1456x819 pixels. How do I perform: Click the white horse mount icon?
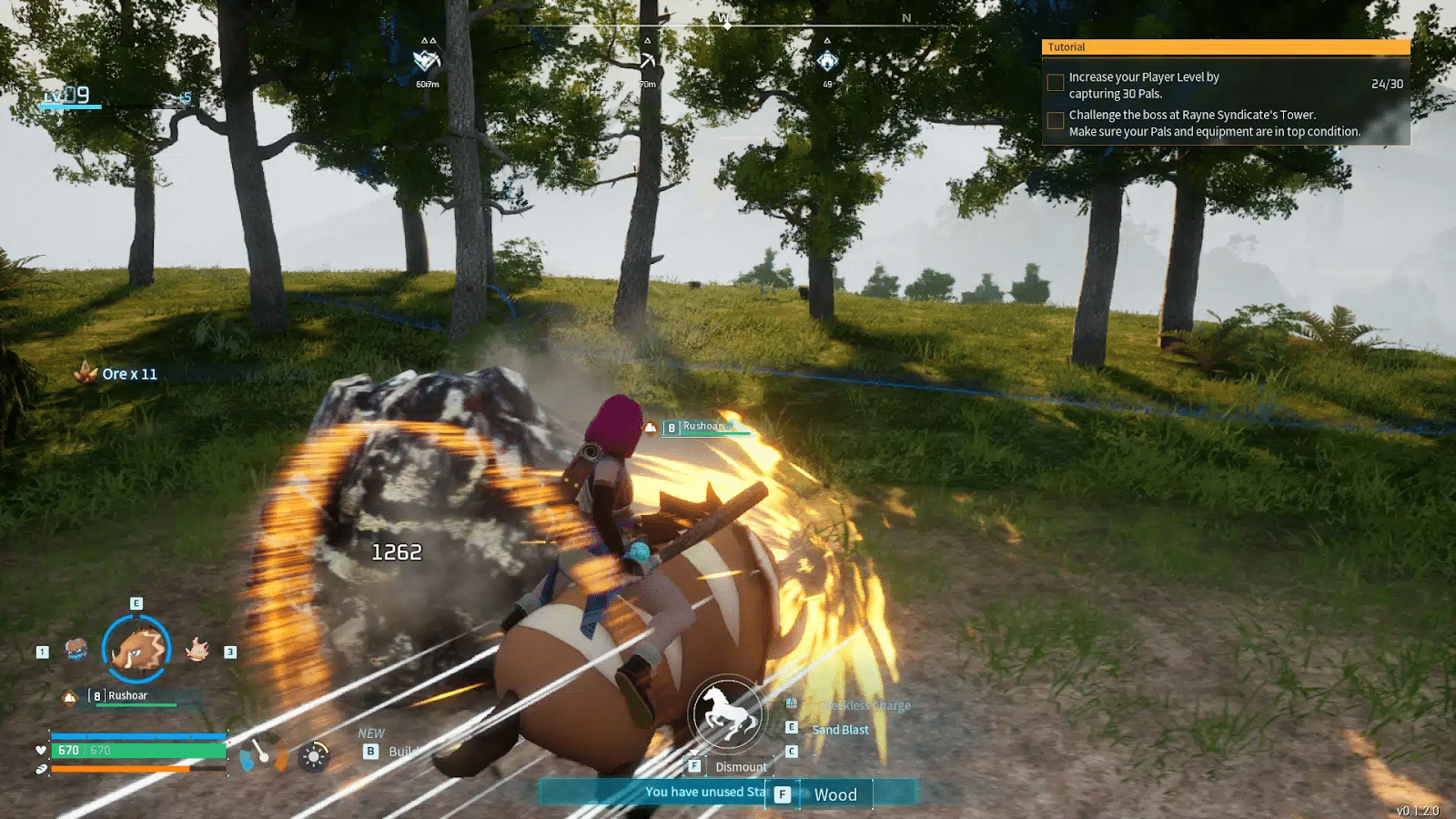click(x=726, y=713)
